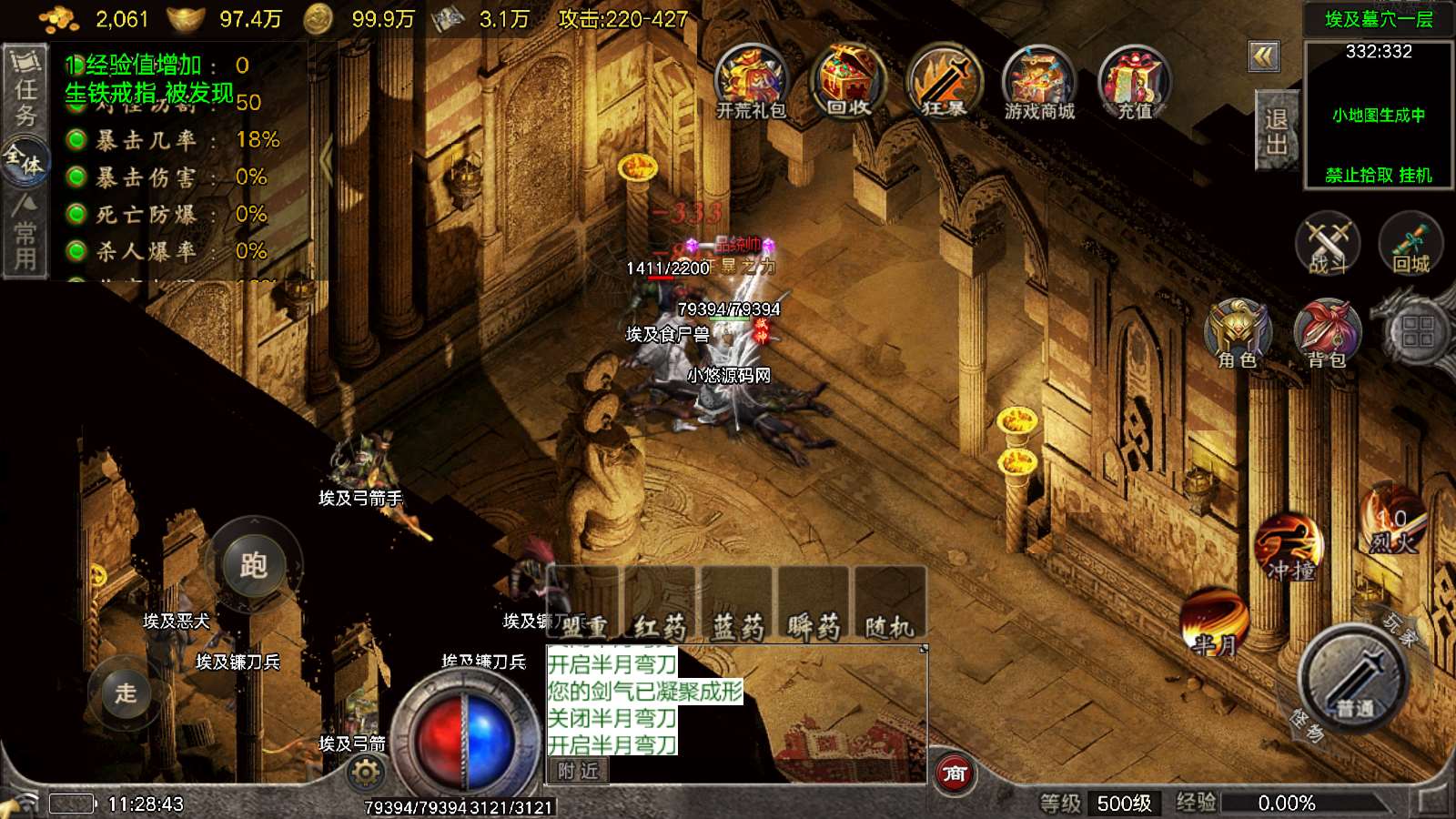Select the 任务 quest tab
The width and height of the screenshot is (1456, 819).
25,91
